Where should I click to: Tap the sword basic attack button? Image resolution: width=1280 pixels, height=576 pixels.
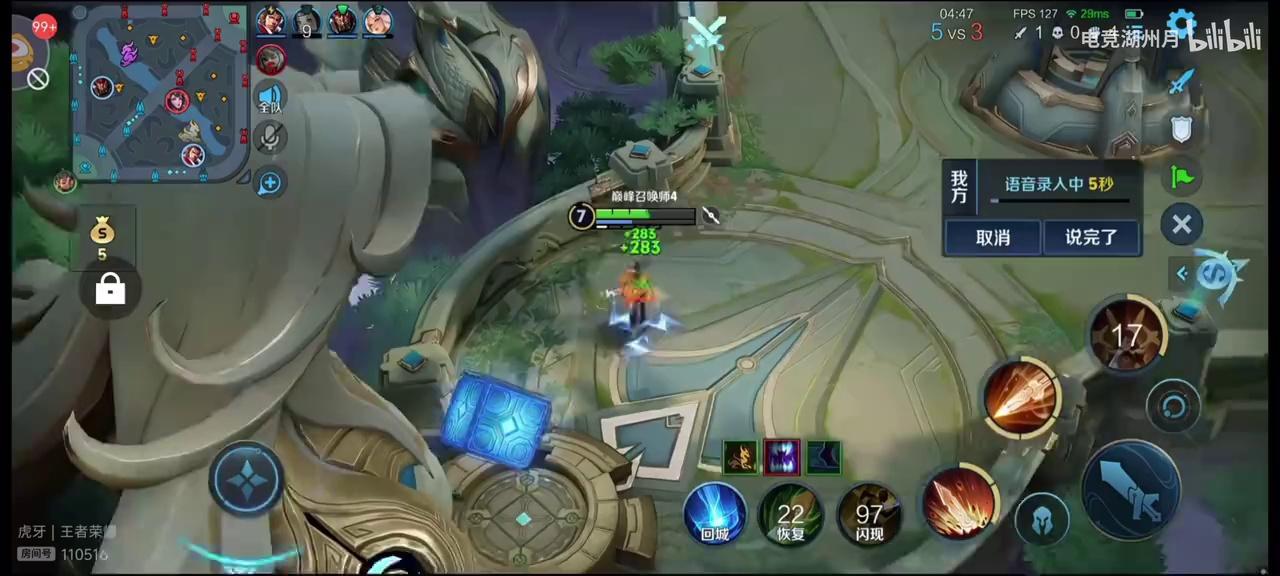[1132, 490]
